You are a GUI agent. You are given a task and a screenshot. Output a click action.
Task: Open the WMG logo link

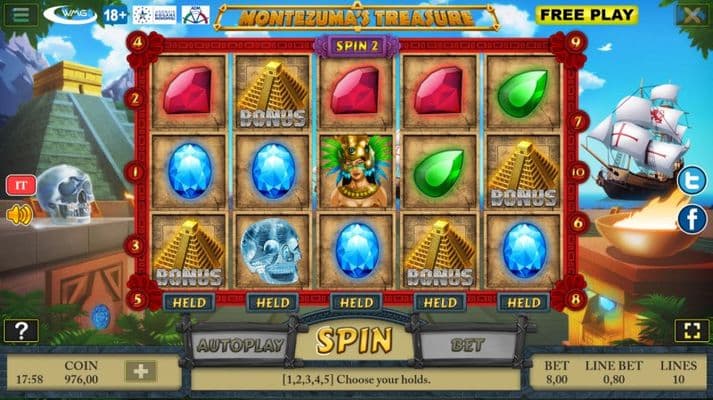[x=70, y=14]
